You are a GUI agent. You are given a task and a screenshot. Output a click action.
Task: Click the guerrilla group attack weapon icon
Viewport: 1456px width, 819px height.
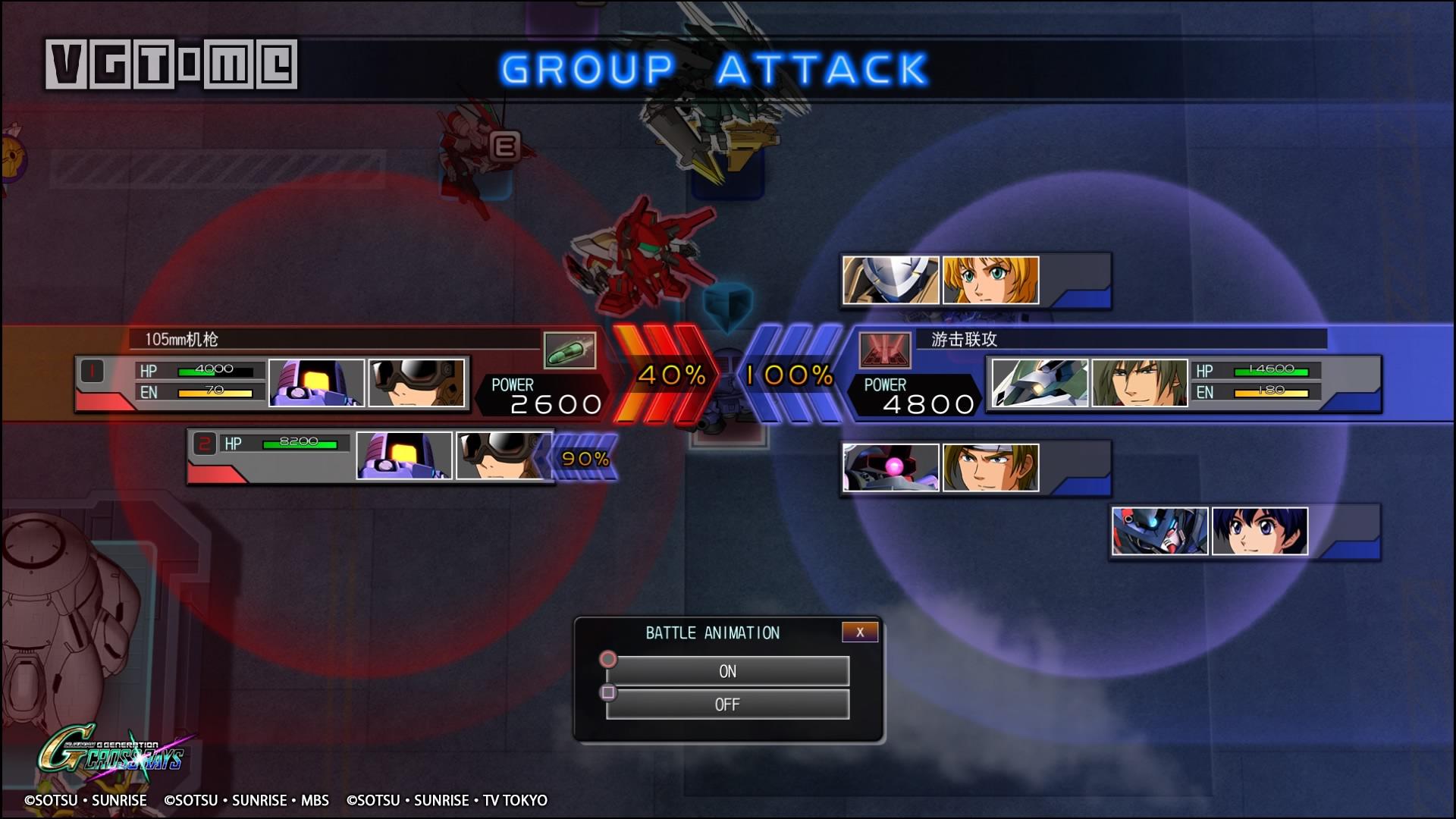tap(884, 350)
